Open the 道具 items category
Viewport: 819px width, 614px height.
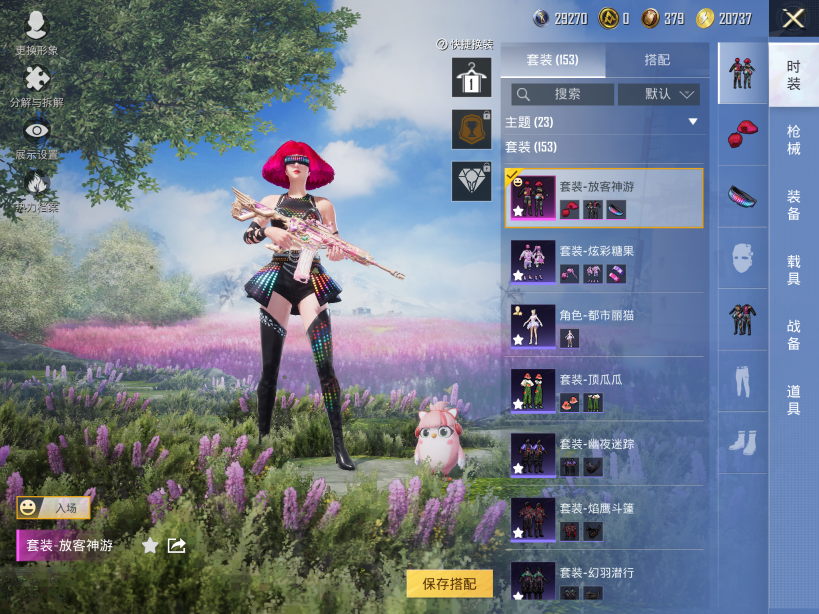pos(793,400)
